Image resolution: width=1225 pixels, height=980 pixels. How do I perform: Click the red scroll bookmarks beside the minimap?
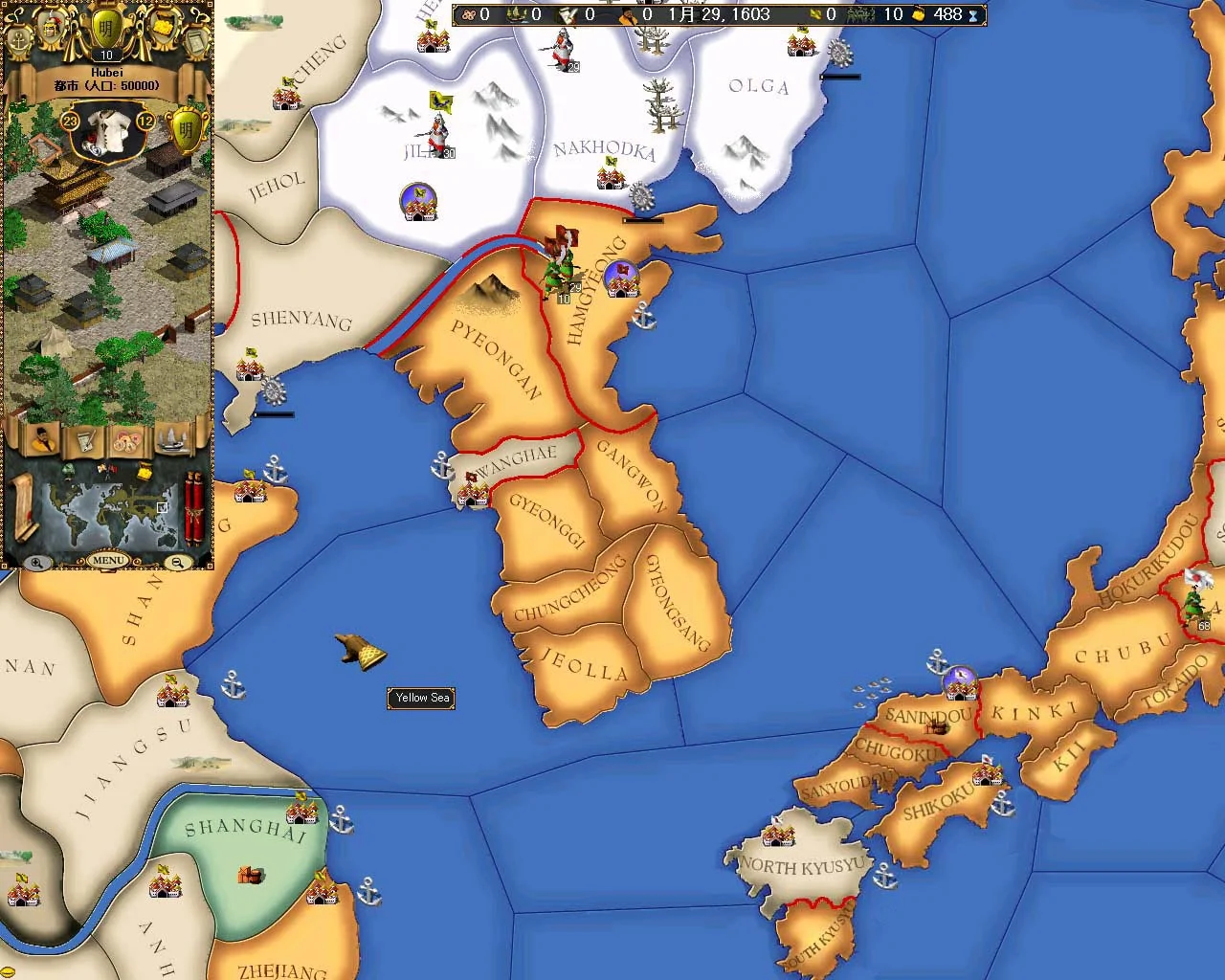[x=193, y=507]
